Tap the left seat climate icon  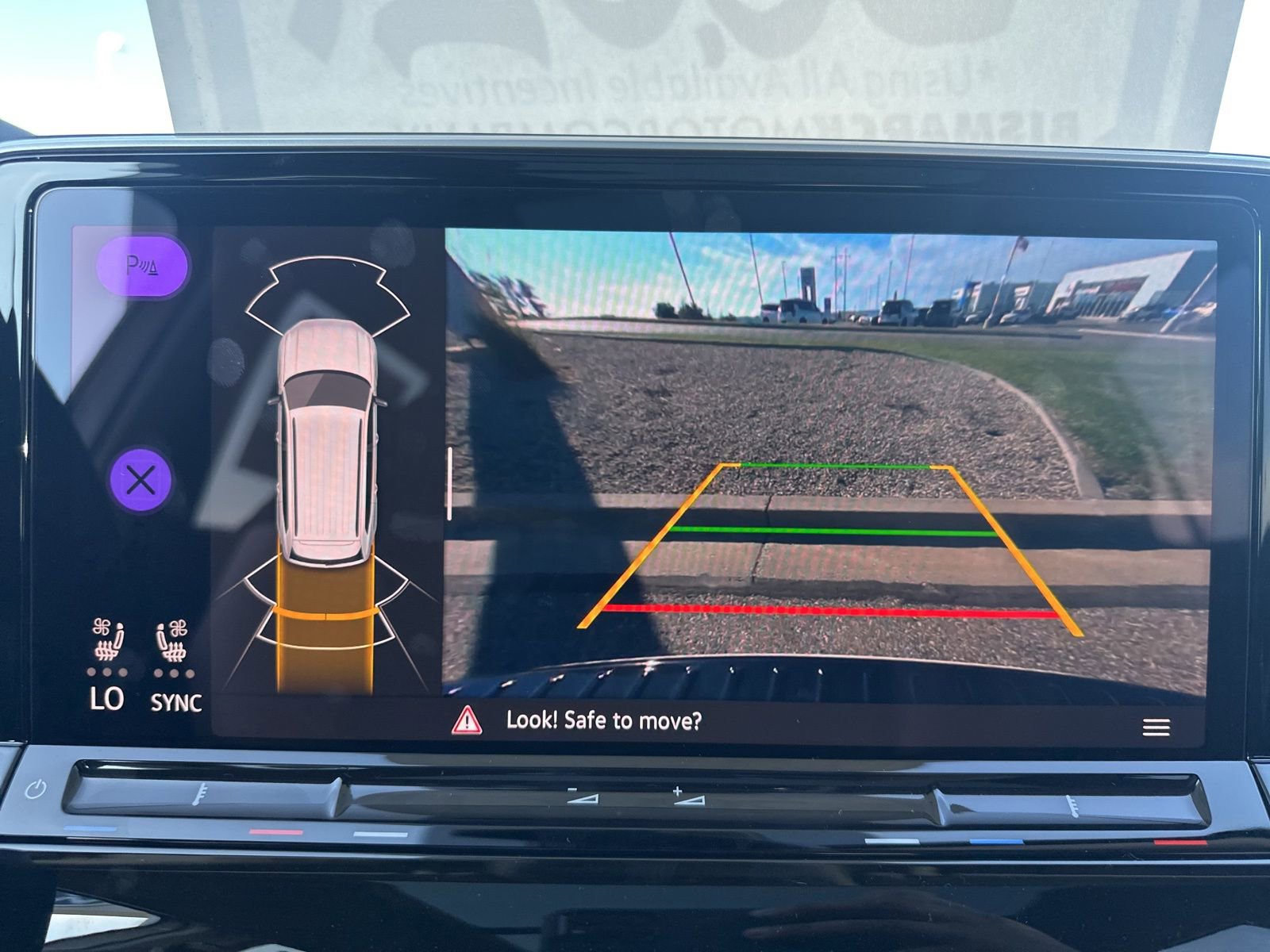[108, 641]
